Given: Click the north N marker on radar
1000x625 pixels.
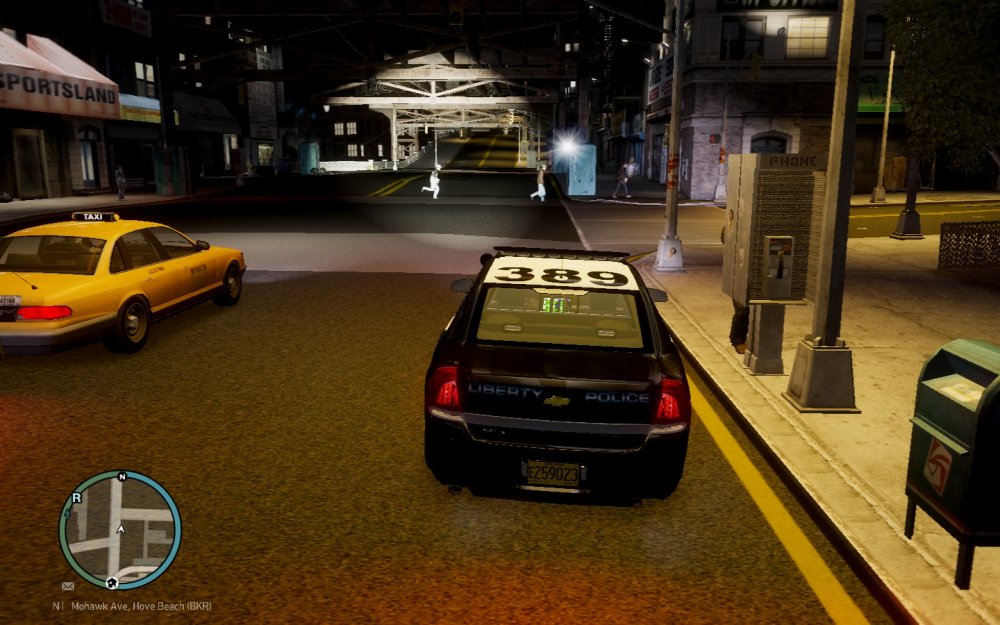Looking at the screenshot, I should pyautogui.click(x=122, y=477).
